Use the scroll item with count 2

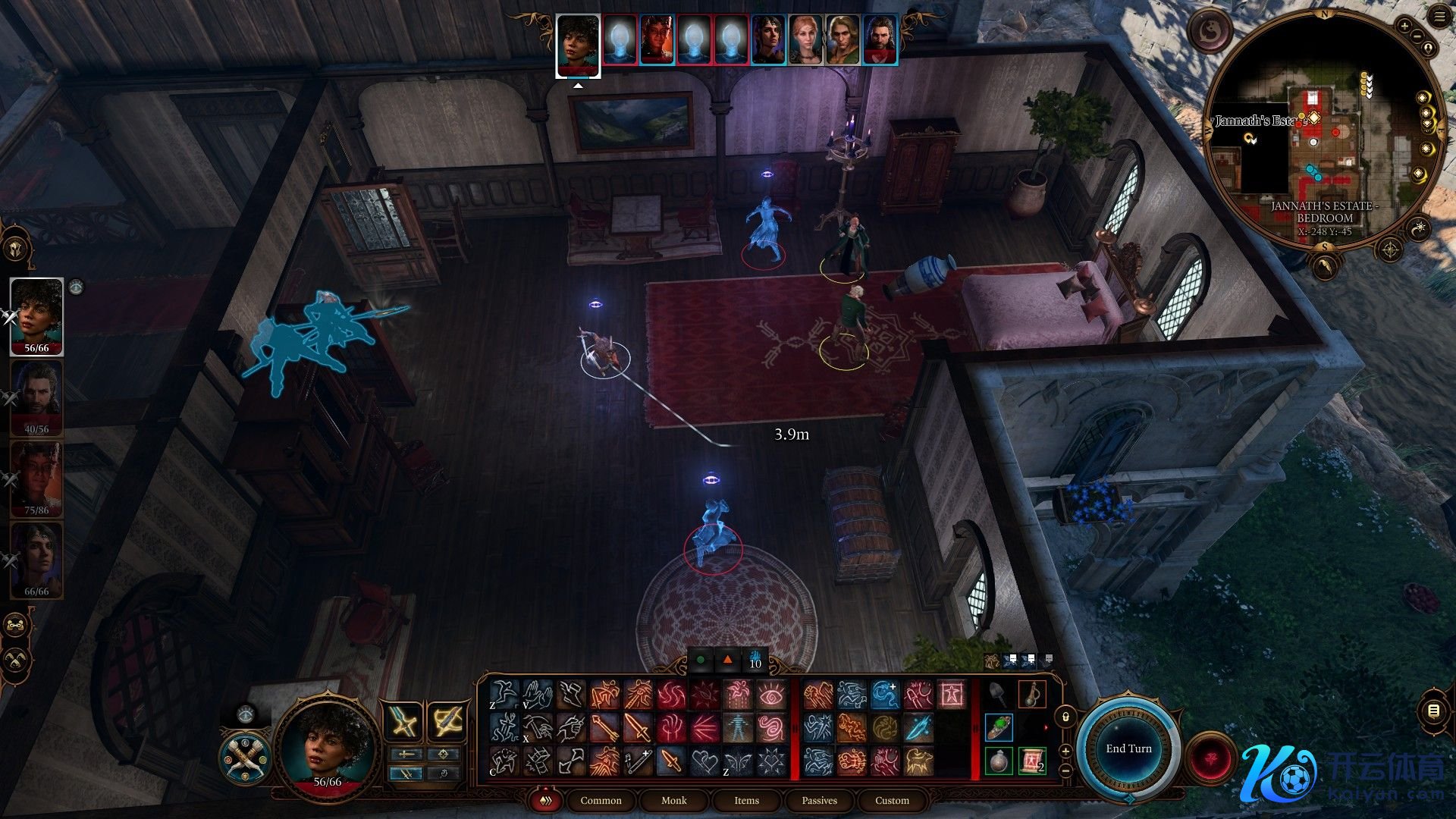tap(1031, 761)
